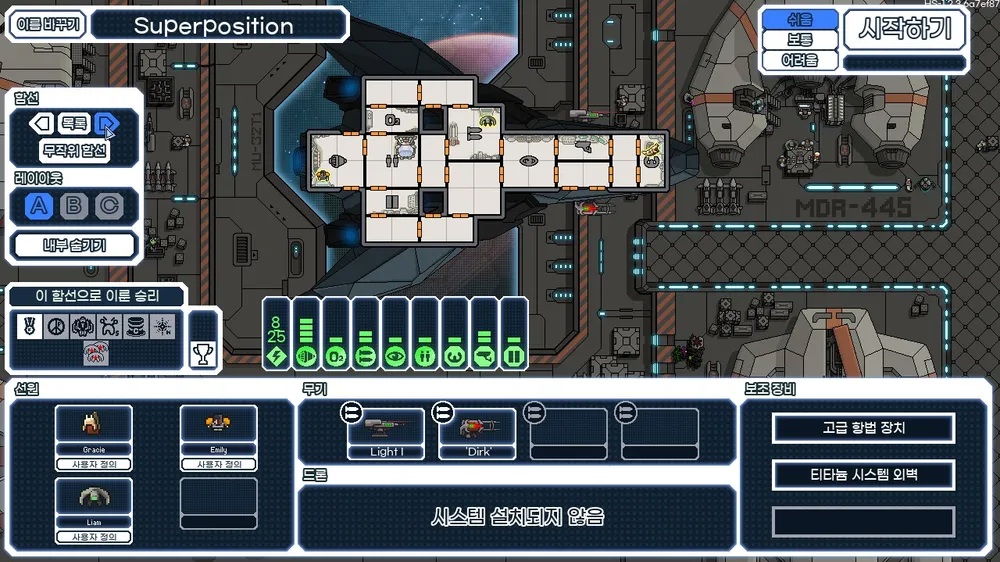Pick a 무작위 함선 random ship
1000x562 pixels.
(75, 152)
